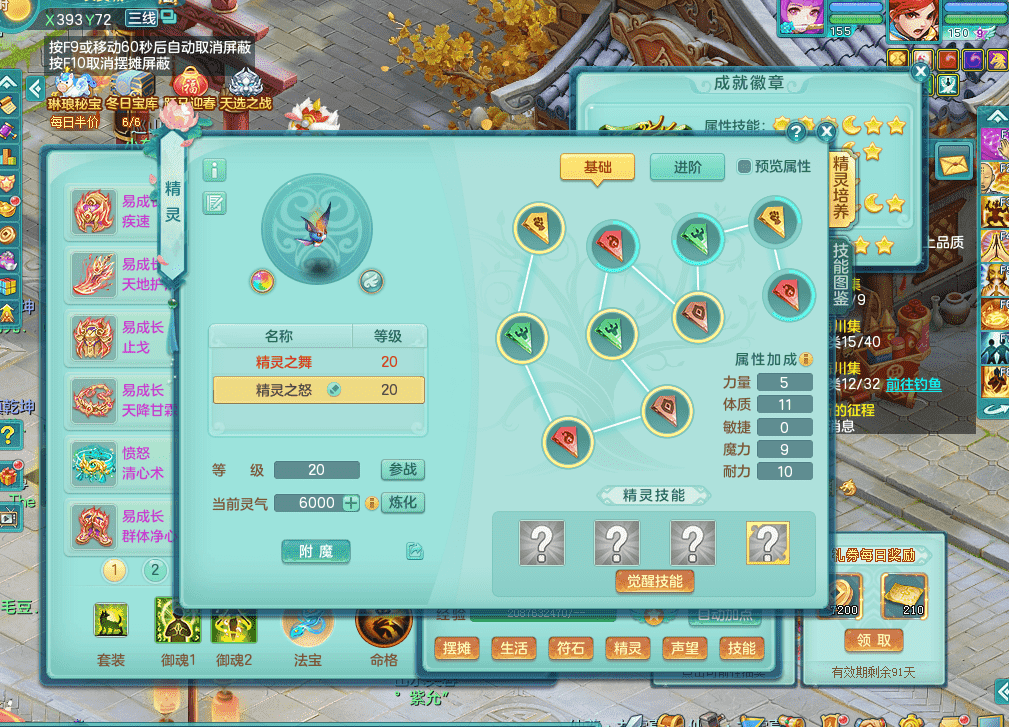
Task: Click the 觉醒技能 button
Action: [654, 581]
